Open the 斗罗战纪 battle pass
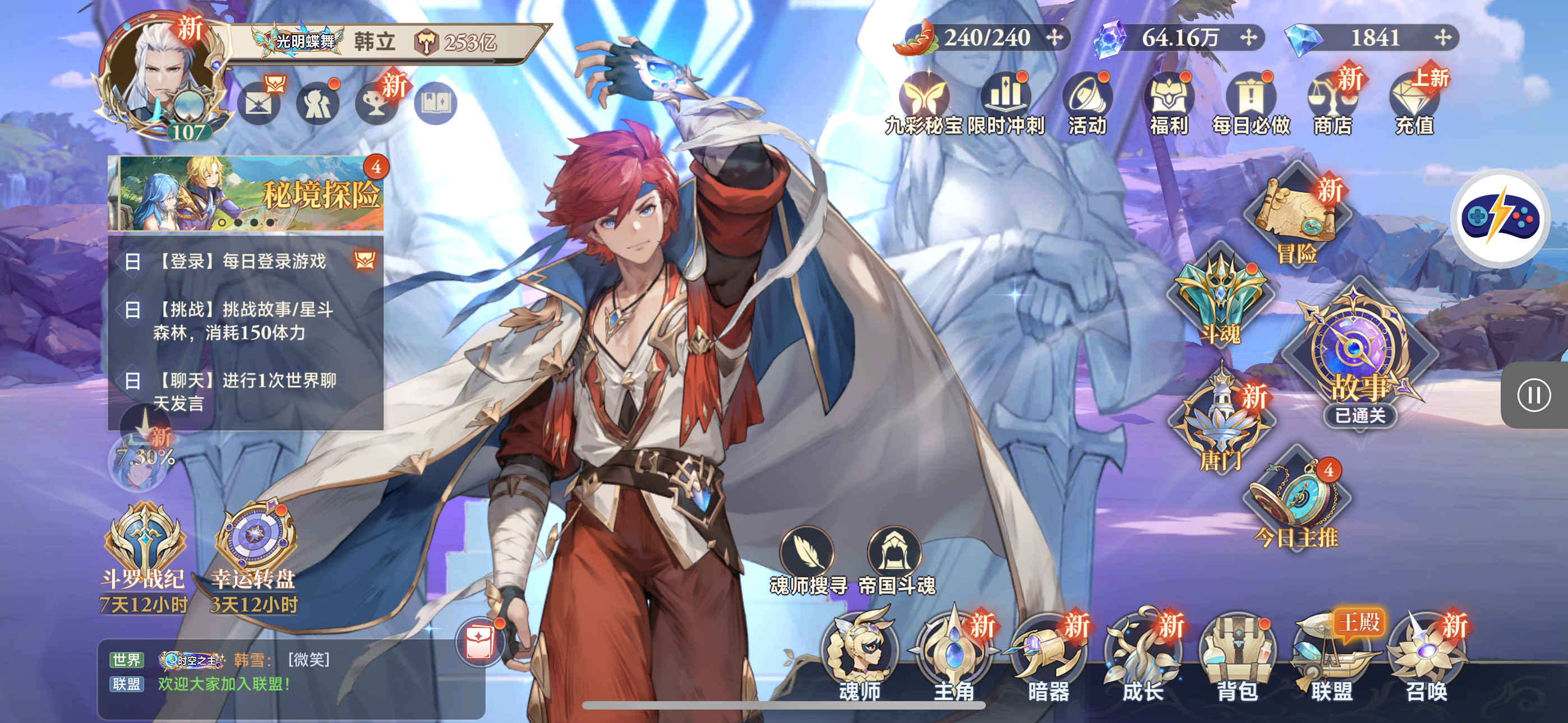This screenshot has width=1568, height=723. point(144,548)
